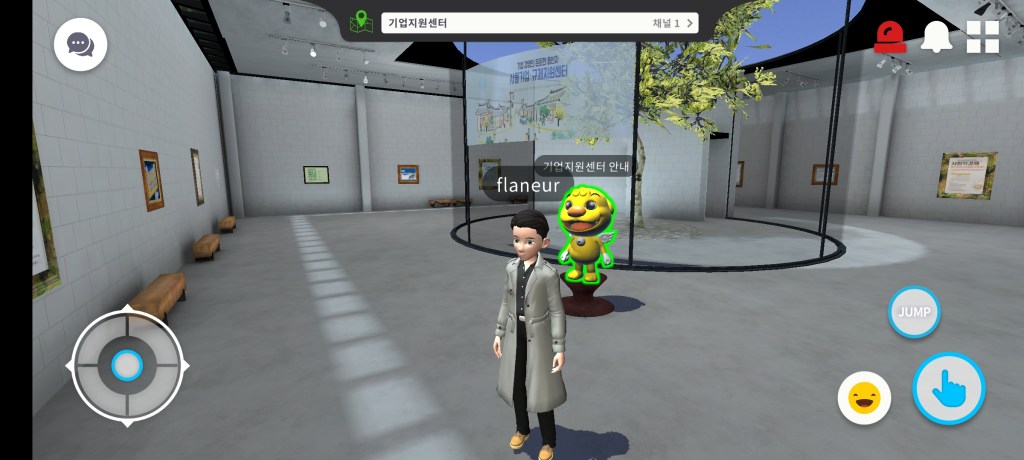Open notifications with the bell icon
The image size is (1024, 460).
pos(936,37)
